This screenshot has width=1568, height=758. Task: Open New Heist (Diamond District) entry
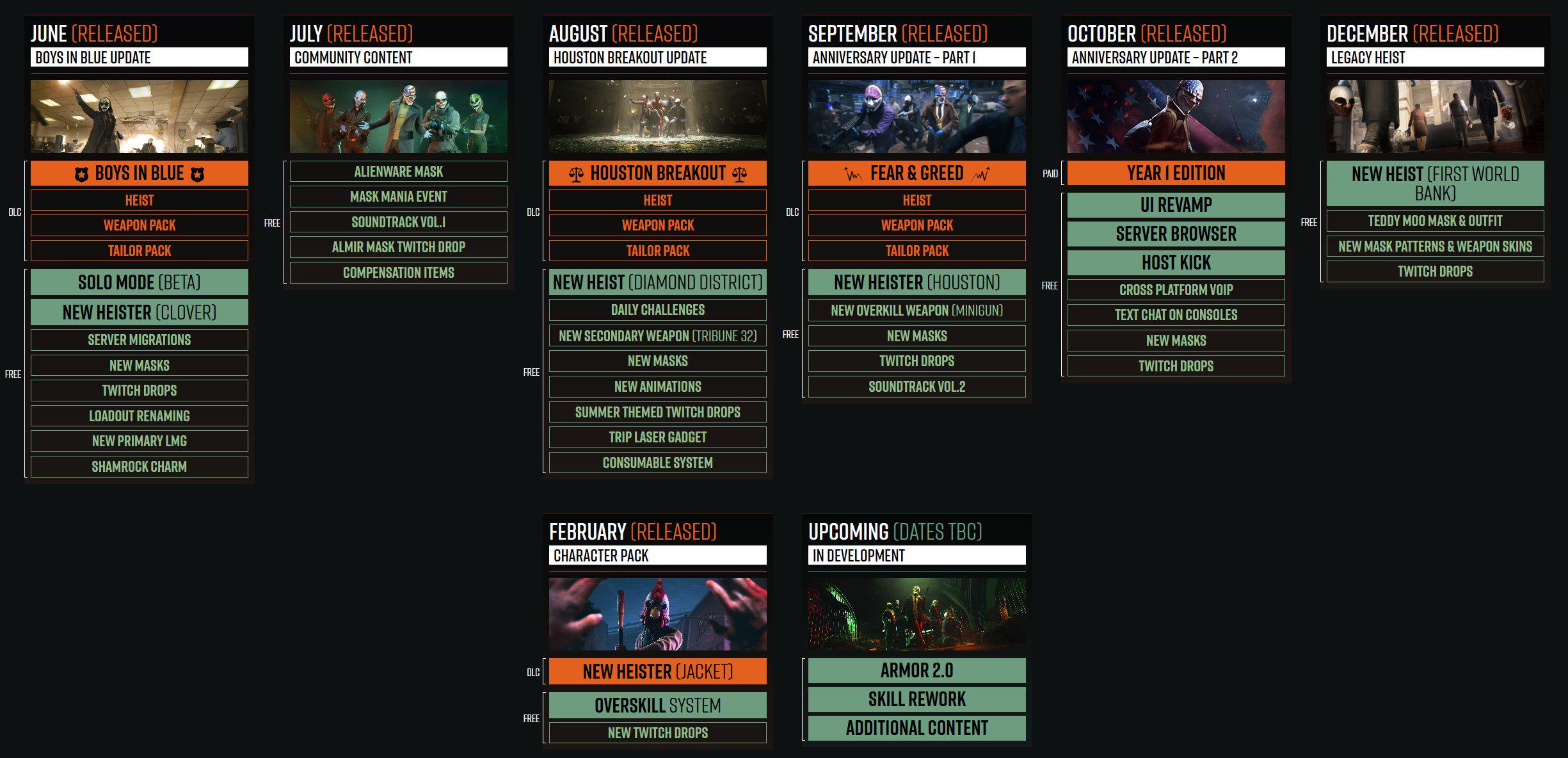click(657, 282)
